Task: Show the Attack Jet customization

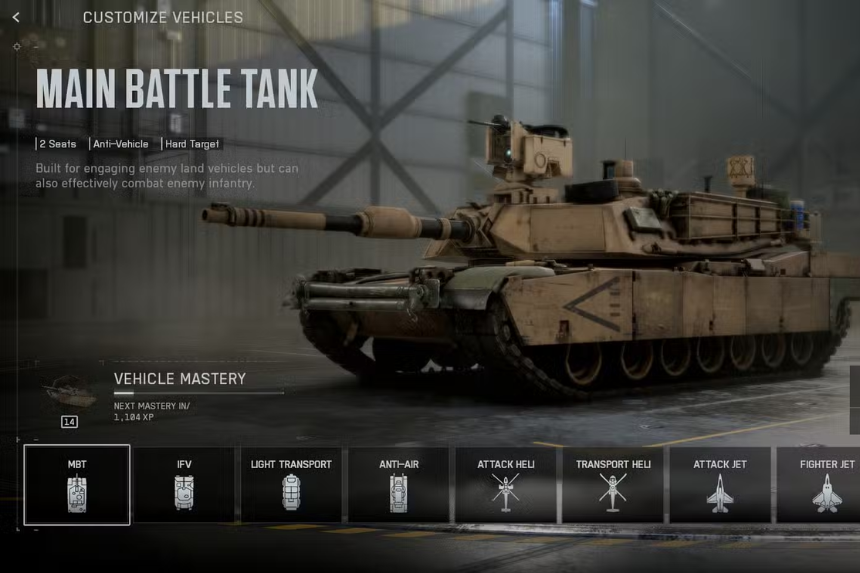Action: click(720, 485)
